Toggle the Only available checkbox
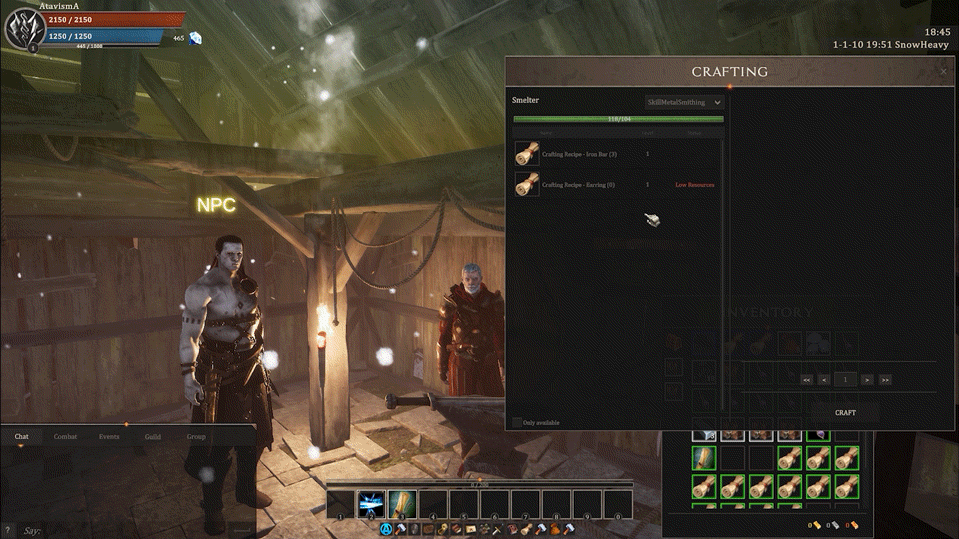The width and height of the screenshot is (959, 539). point(517,423)
